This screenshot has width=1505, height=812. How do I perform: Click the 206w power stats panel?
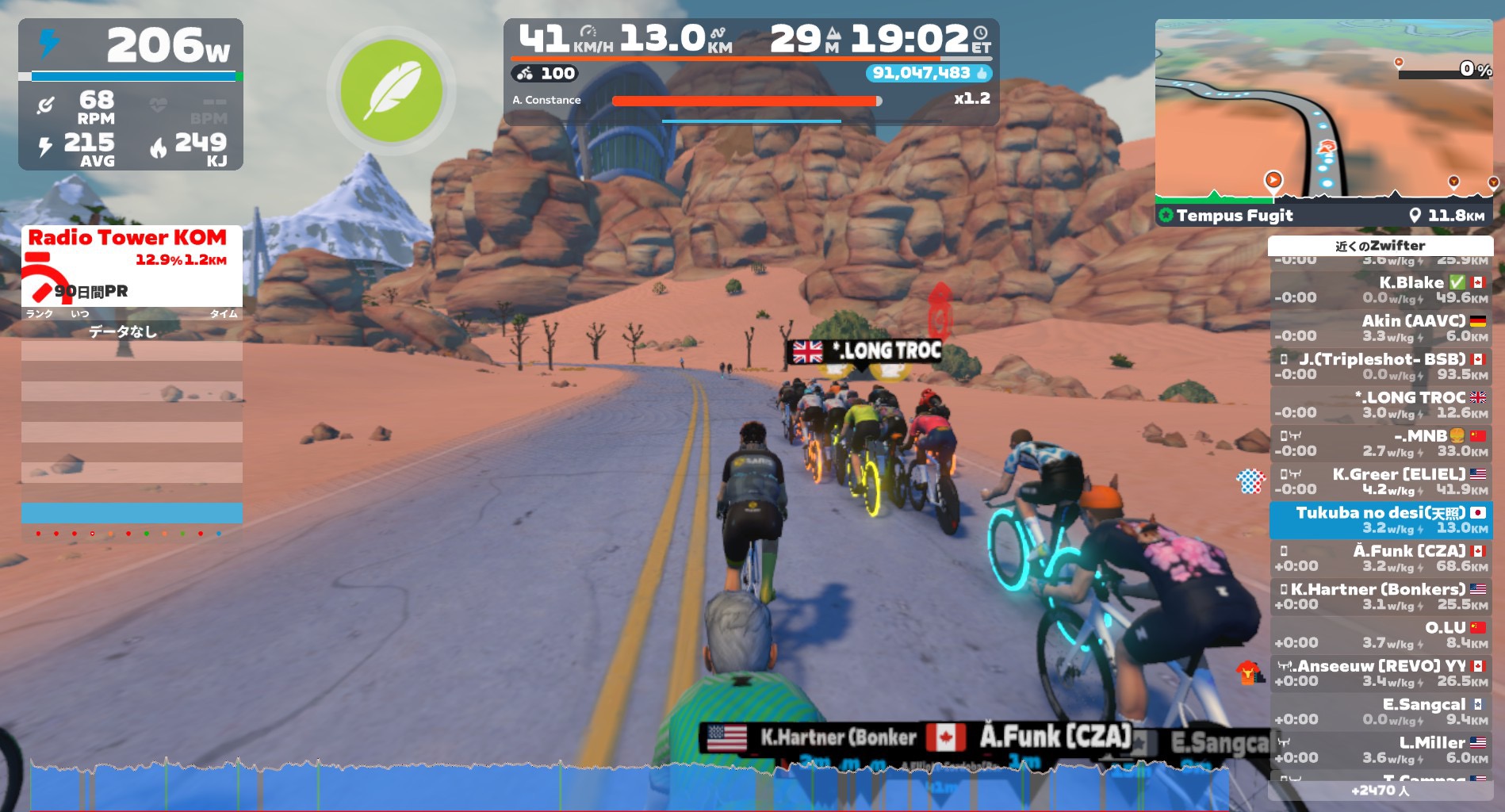click(131, 94)
